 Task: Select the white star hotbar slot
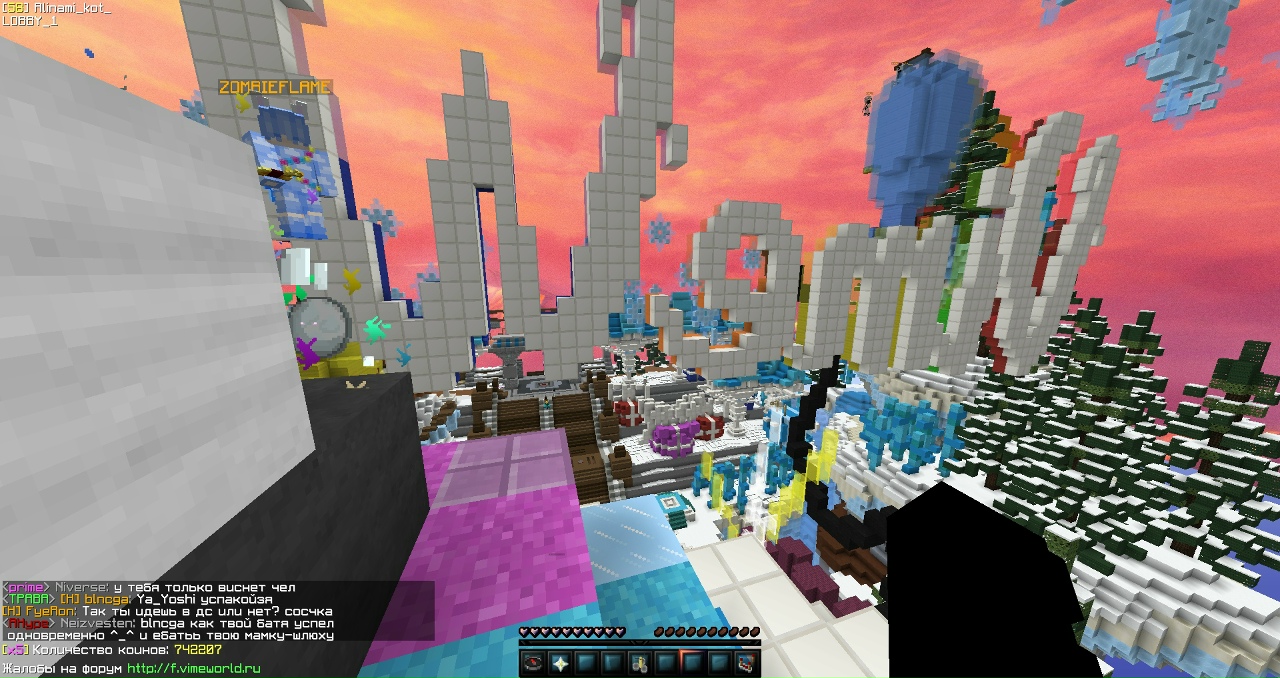pos(560,662)
